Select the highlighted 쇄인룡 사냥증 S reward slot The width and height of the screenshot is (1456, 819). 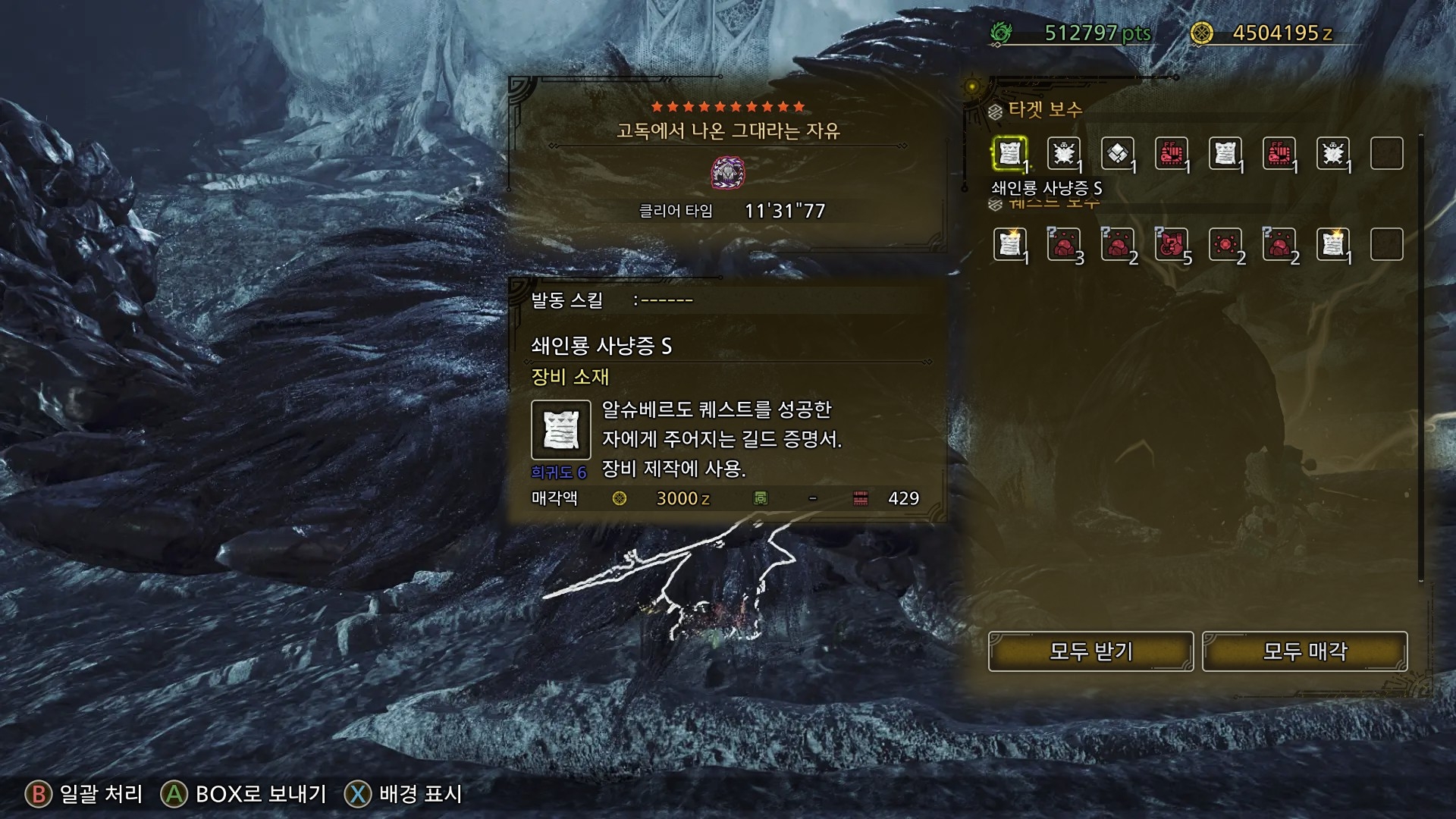point(1010,154)
